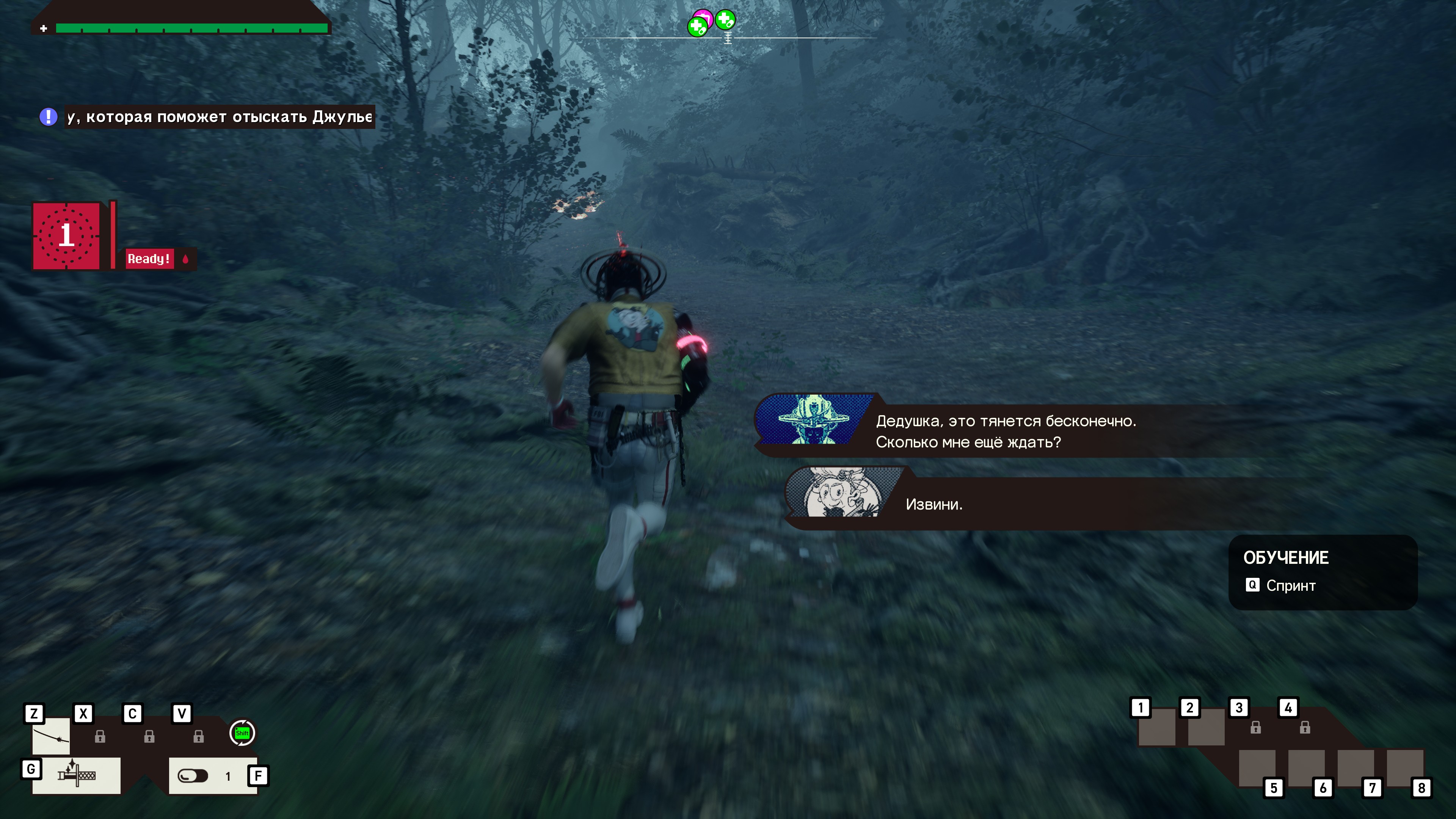This screenshot has height=819, width=1456.
Task: Click the green Shift weapon swap icon
Action: [242, 733]
